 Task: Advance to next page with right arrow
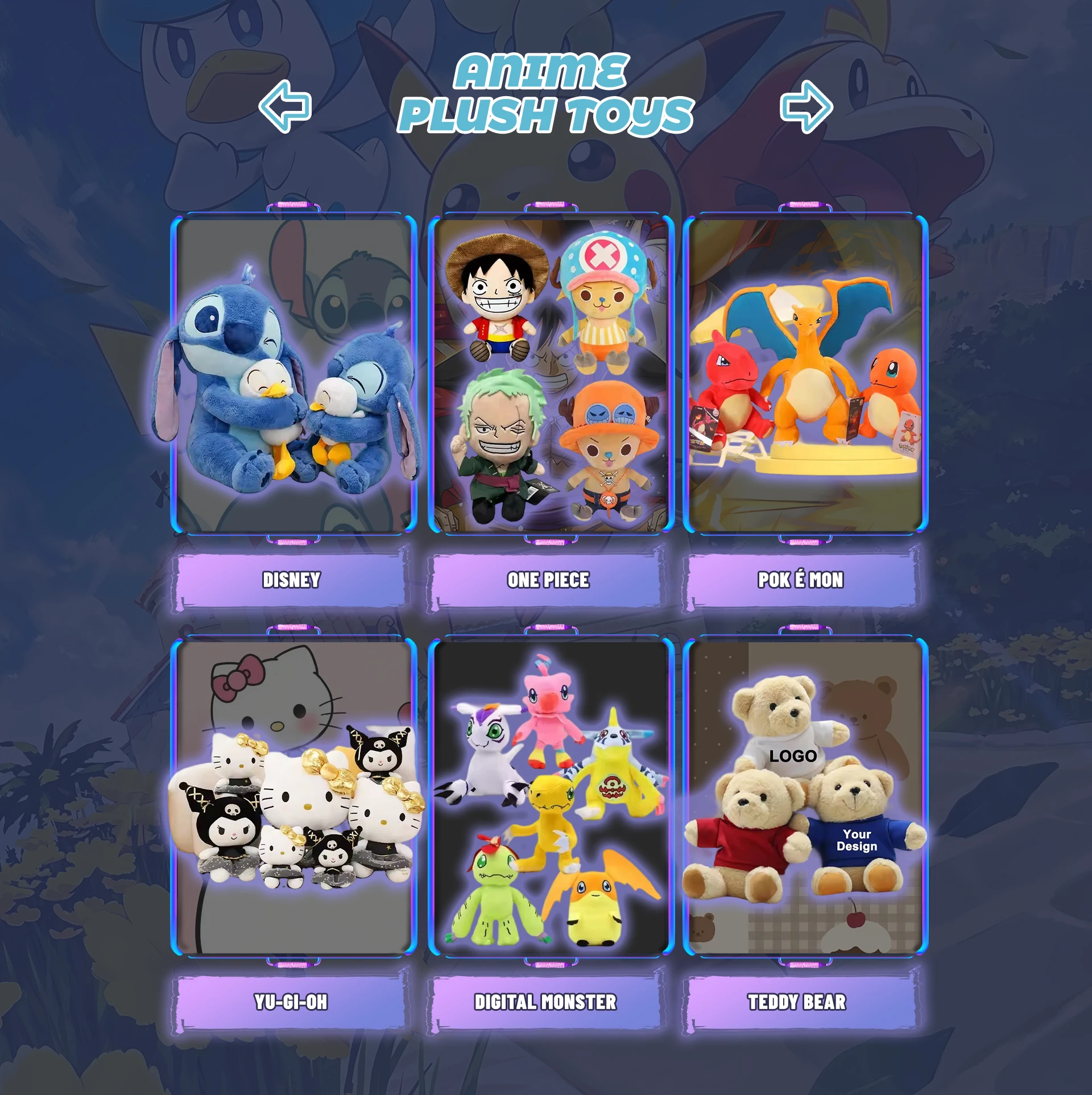(806, 106)
